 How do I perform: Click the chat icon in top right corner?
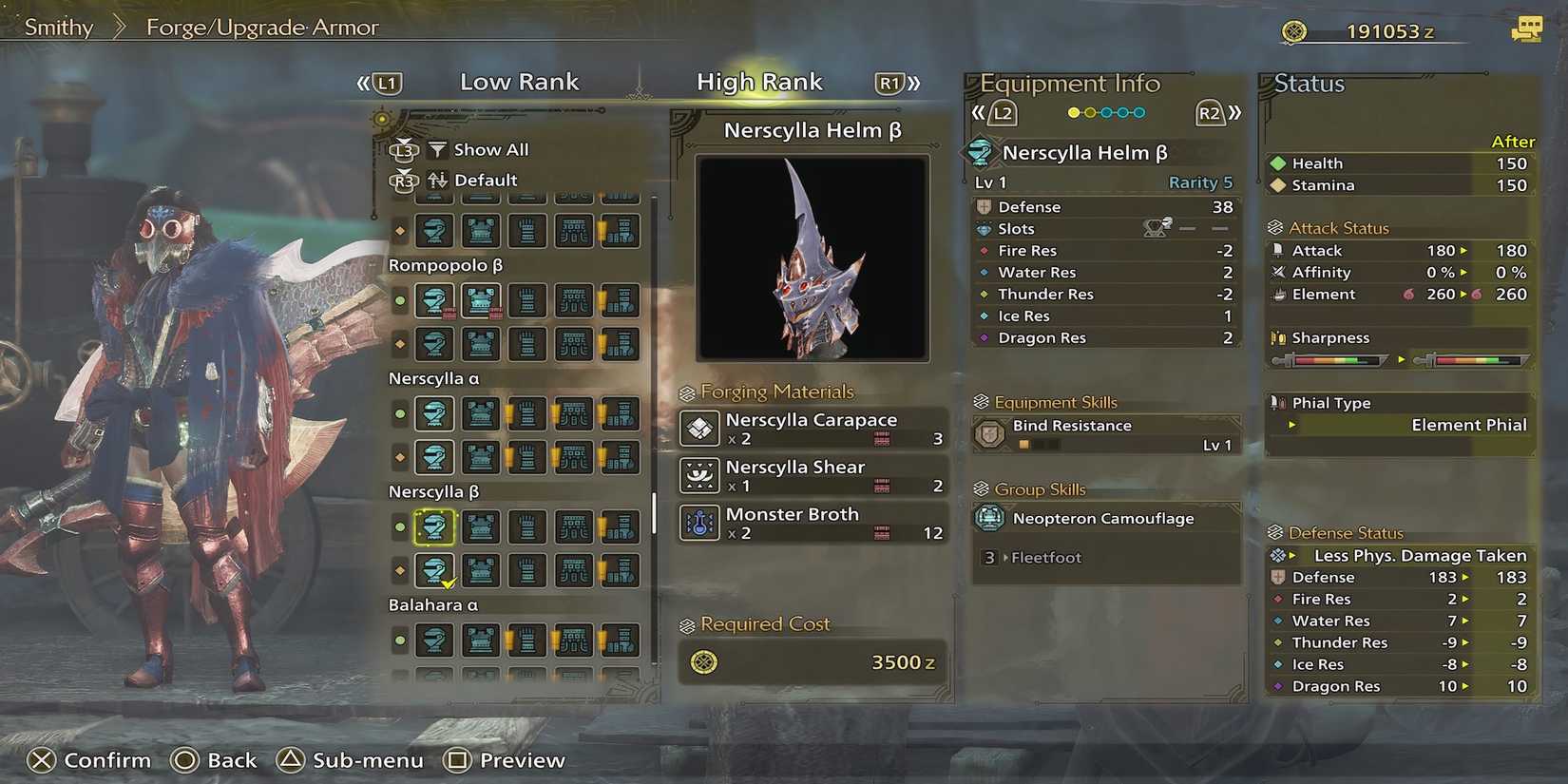point(1529,29)
